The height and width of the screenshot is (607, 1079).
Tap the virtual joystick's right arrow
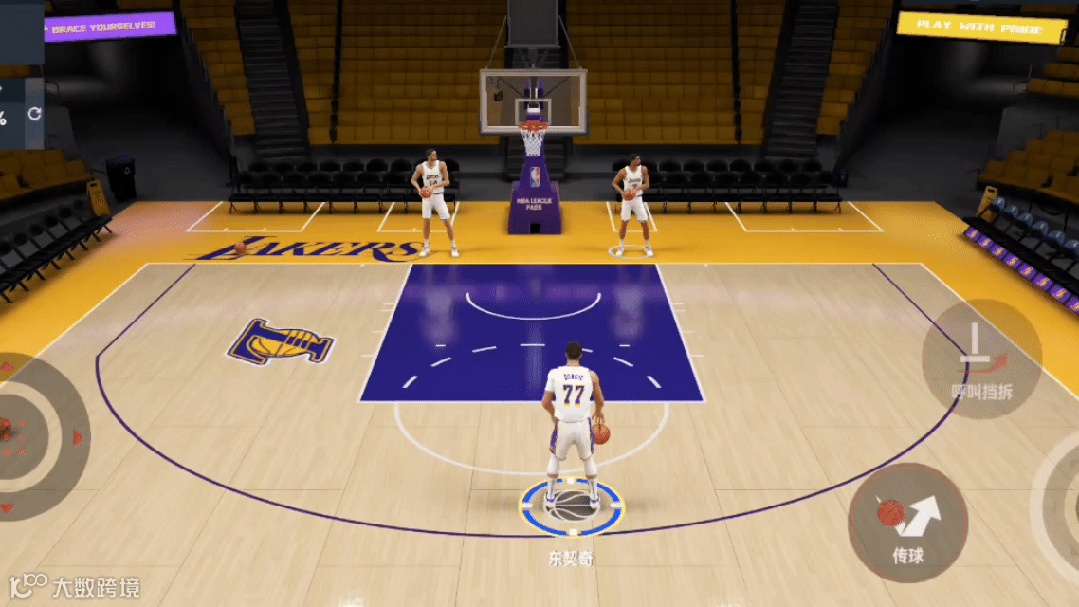[77, 437]
